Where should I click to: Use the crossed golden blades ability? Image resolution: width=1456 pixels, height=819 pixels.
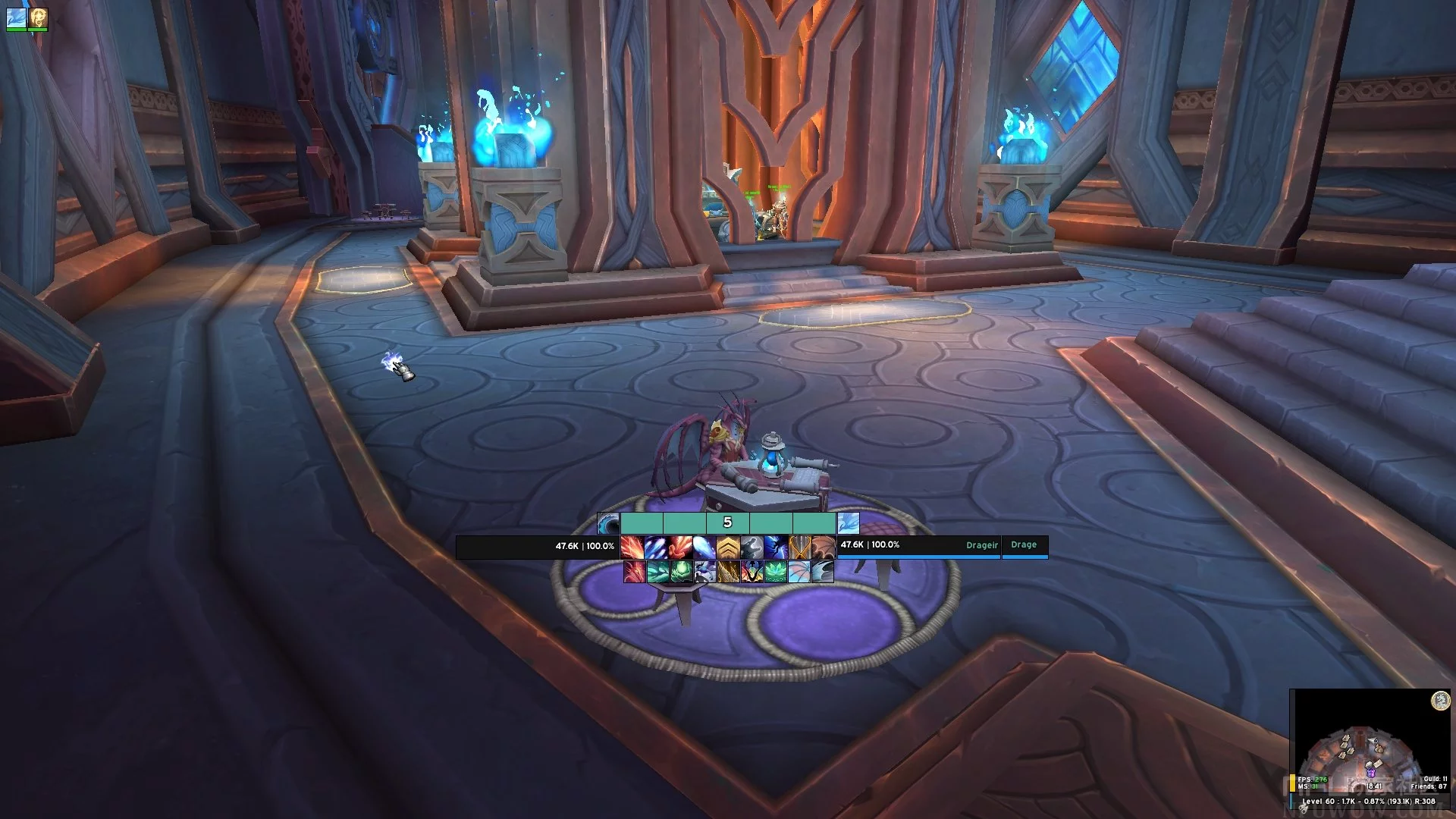click(x=800, y=546)
